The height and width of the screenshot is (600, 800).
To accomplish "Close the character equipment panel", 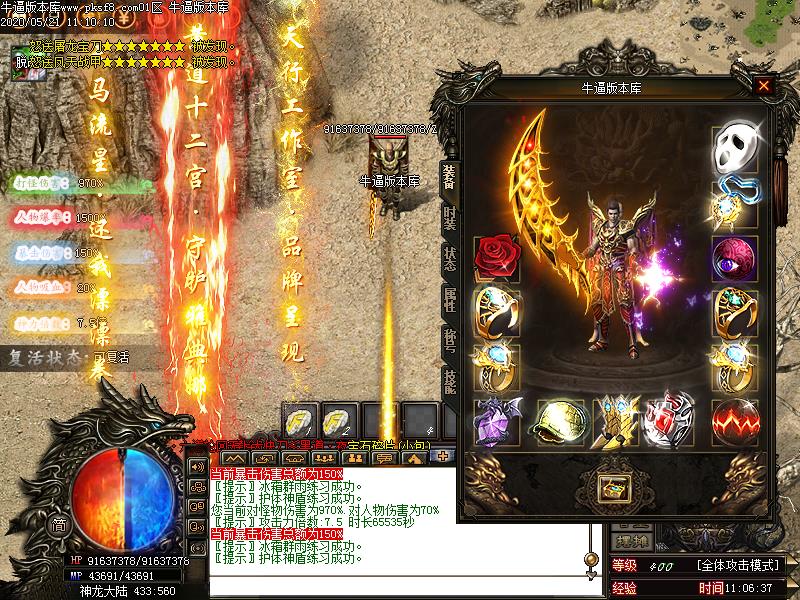I will coord(764,86).
